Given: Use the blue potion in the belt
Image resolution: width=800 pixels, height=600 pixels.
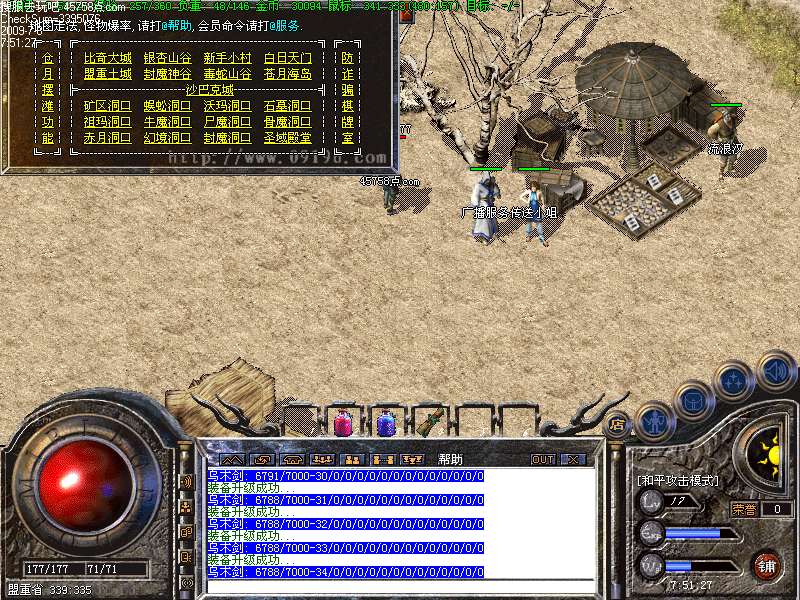Looking at the screenshot, I should [385, 423].
